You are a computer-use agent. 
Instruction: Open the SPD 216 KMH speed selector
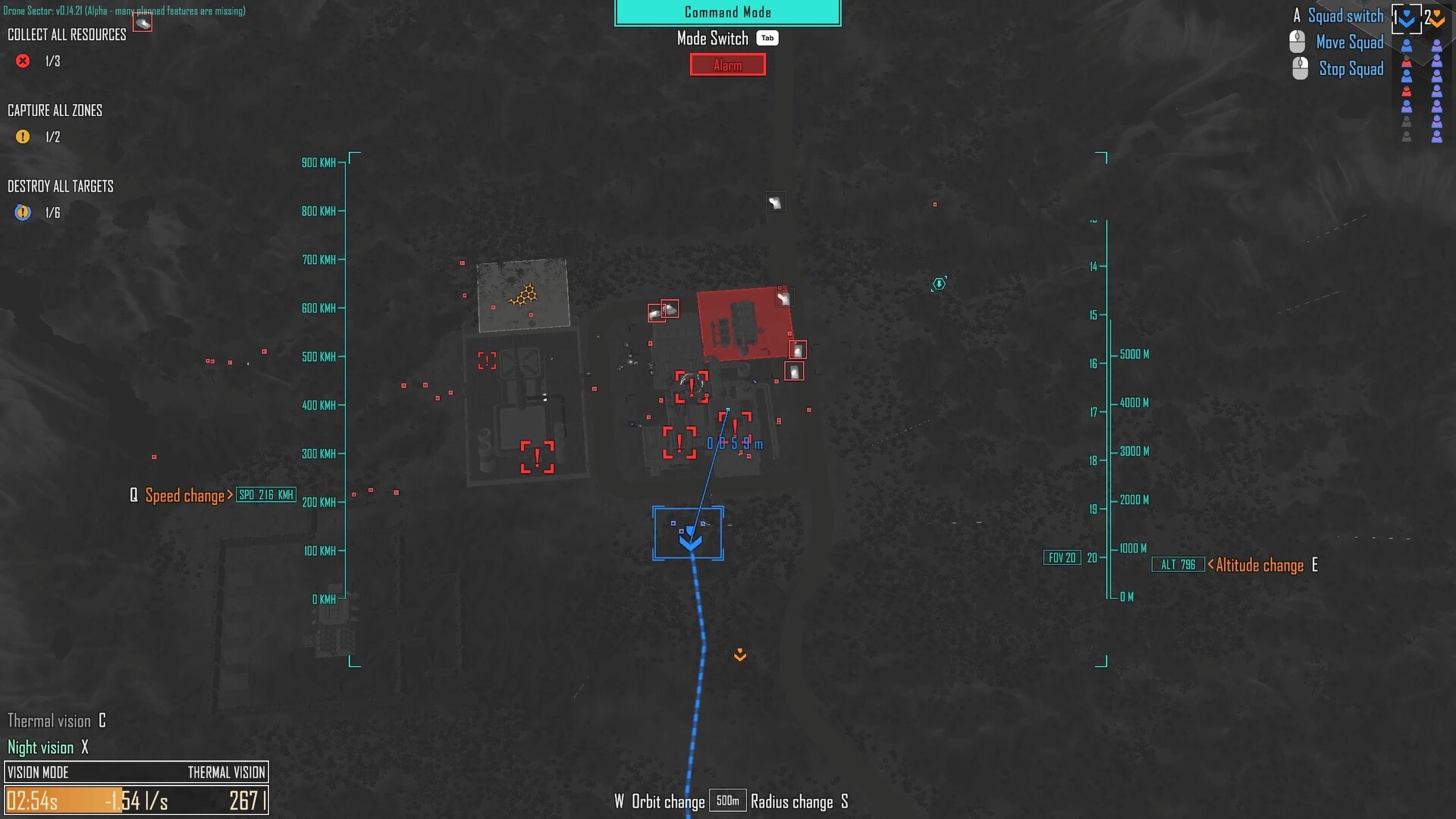click(x=266, y=494)
